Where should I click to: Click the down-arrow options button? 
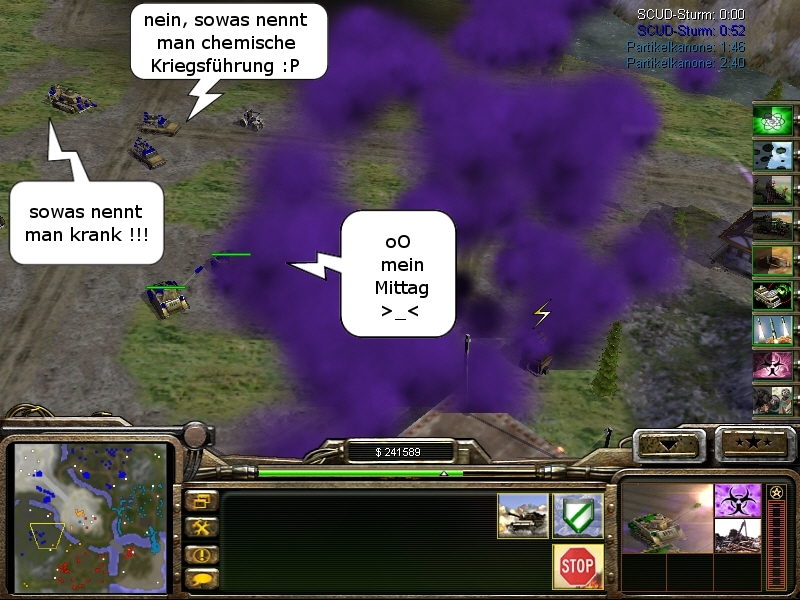tap(671, 442)
